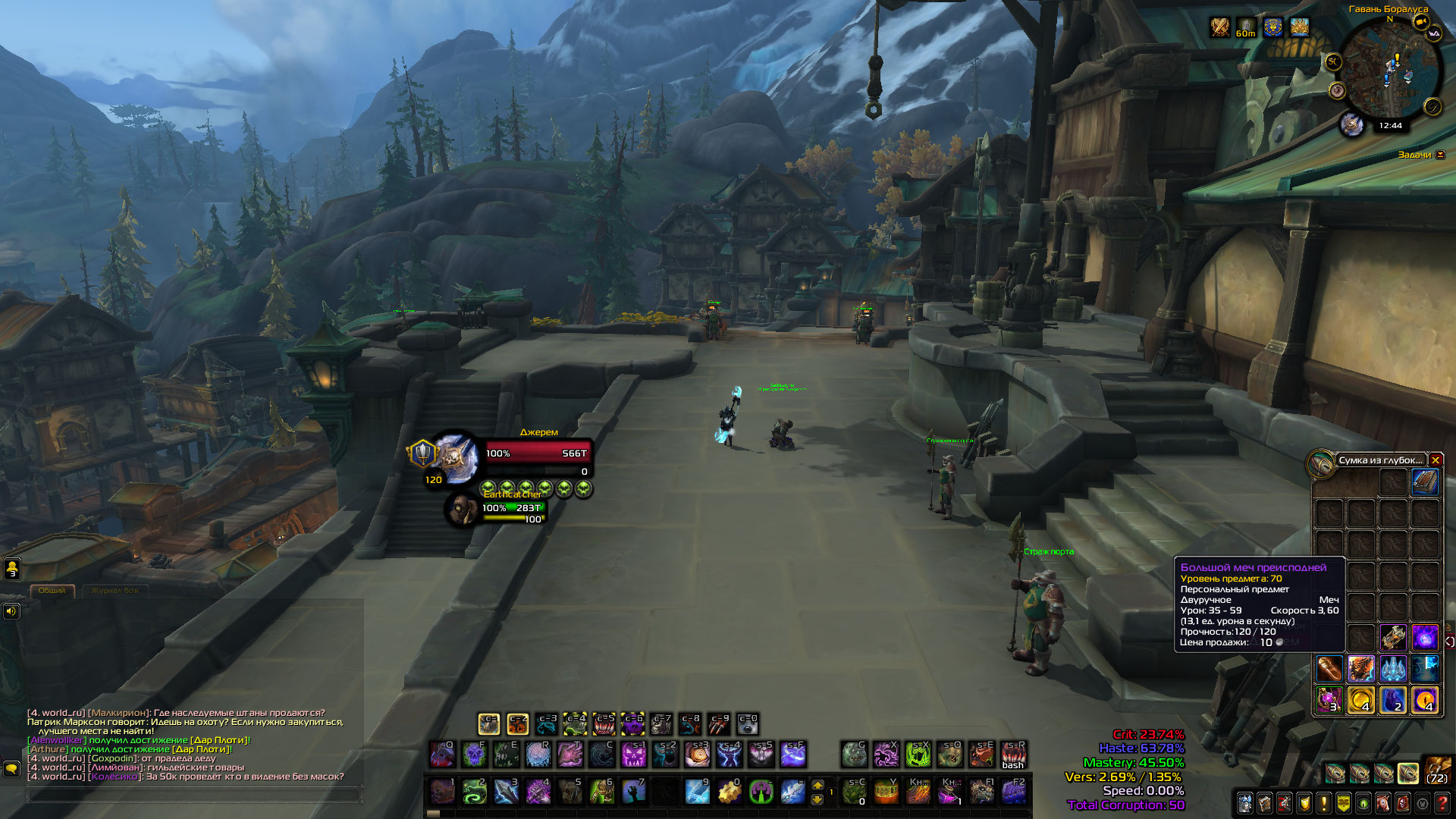Screen dimensions: 1456x819
Task: Select the Earthcatcher pet frame
Action: click(463, 509)
